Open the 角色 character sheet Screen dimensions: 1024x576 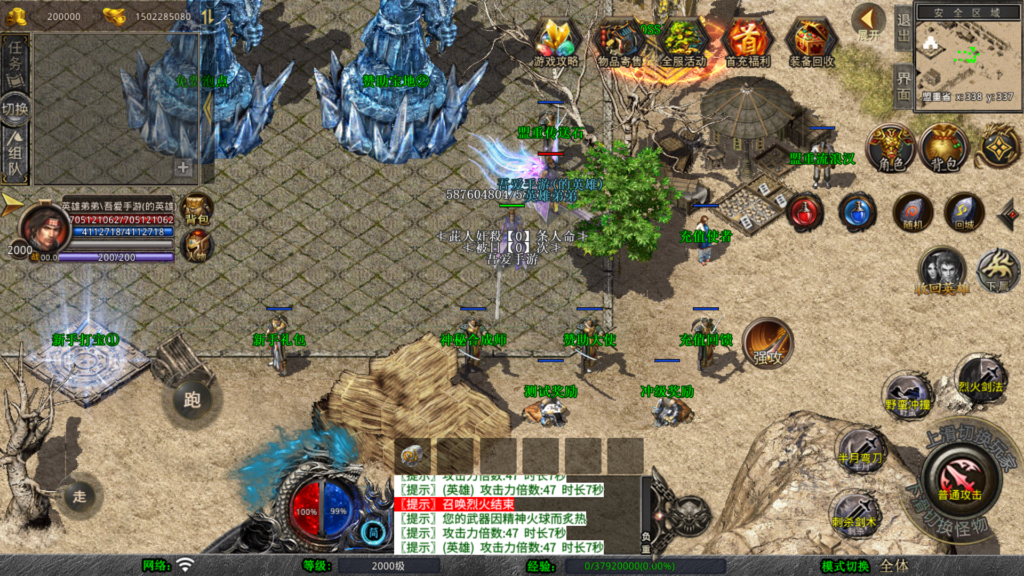890,147
